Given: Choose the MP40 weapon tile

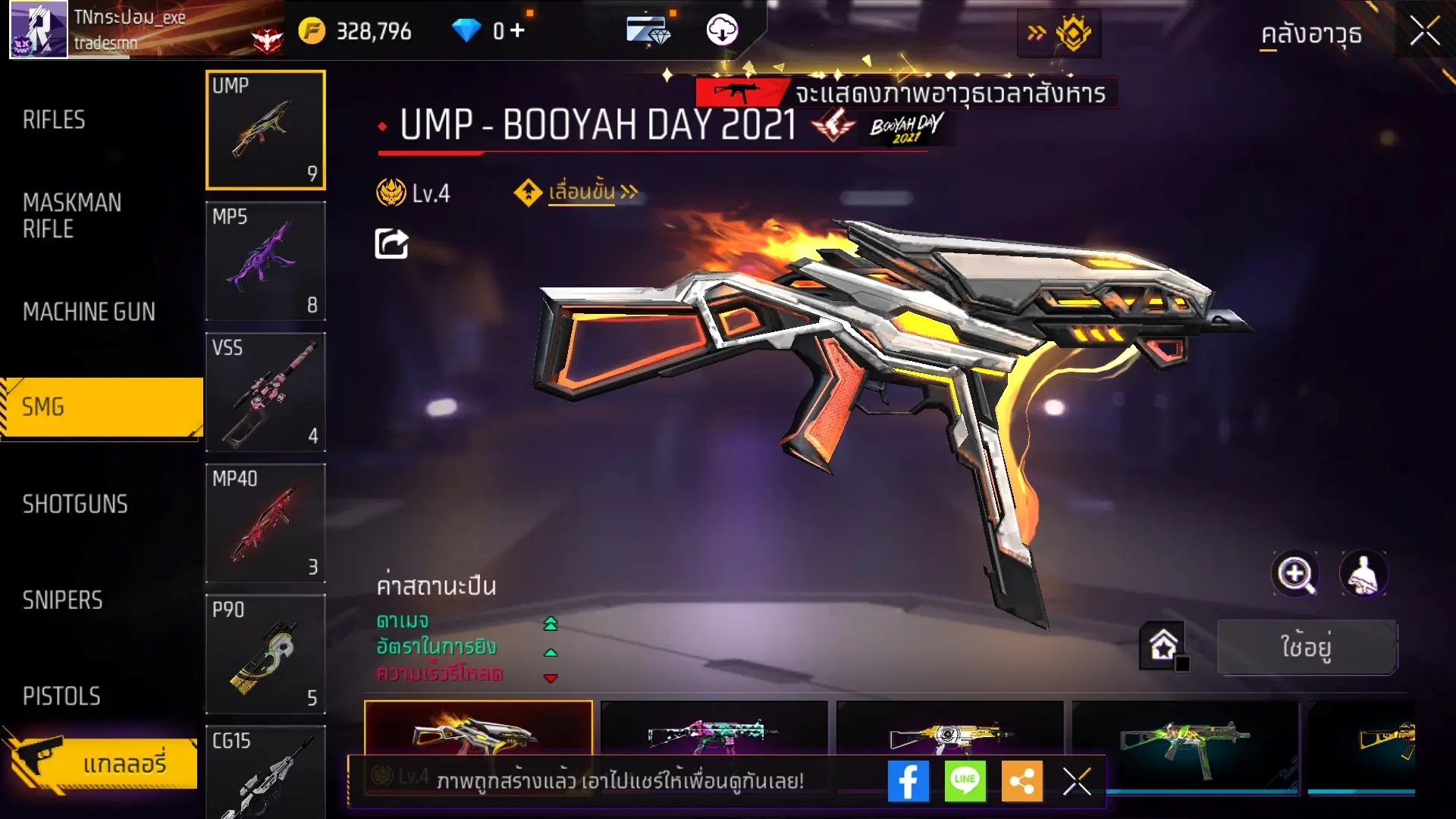Looking at the screenshot, I should pyautogui.click(x=265, y=523).
